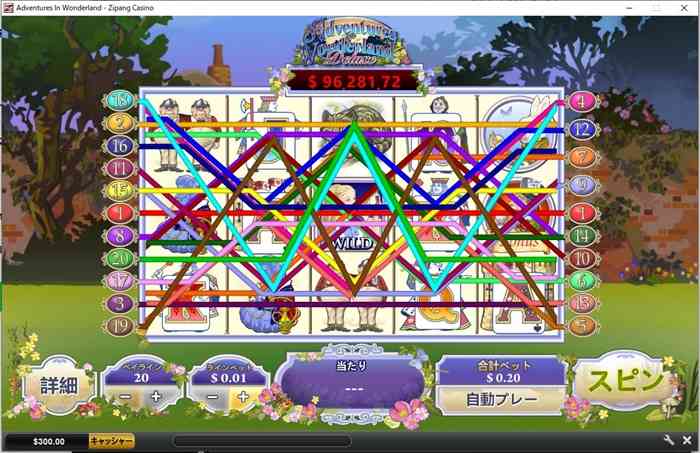The height and width of the screenshot is (453, 700).
Task: Click payline marker 10
Action: pos(581,258)
